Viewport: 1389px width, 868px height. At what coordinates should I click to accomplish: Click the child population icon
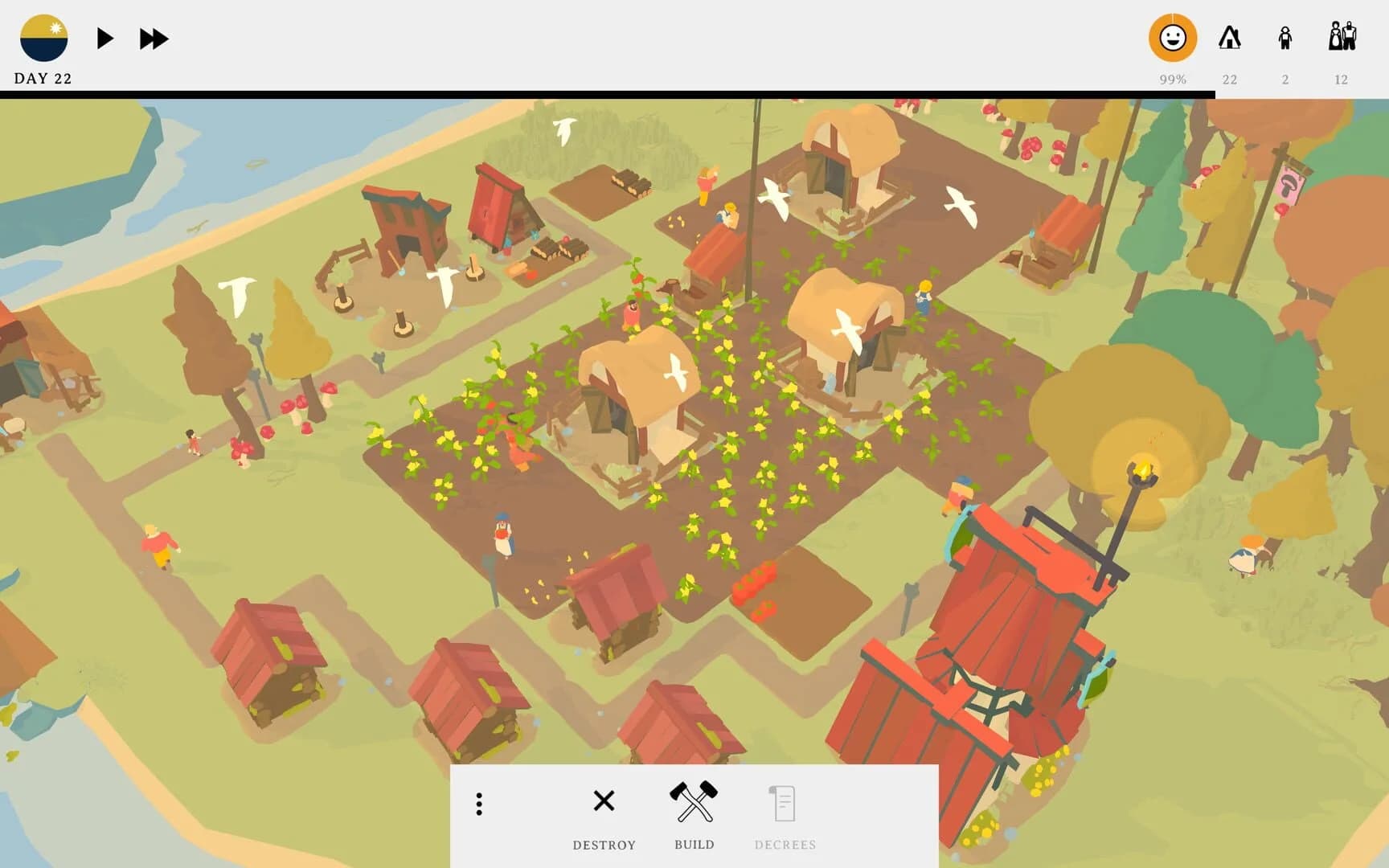click(1285, 37)
